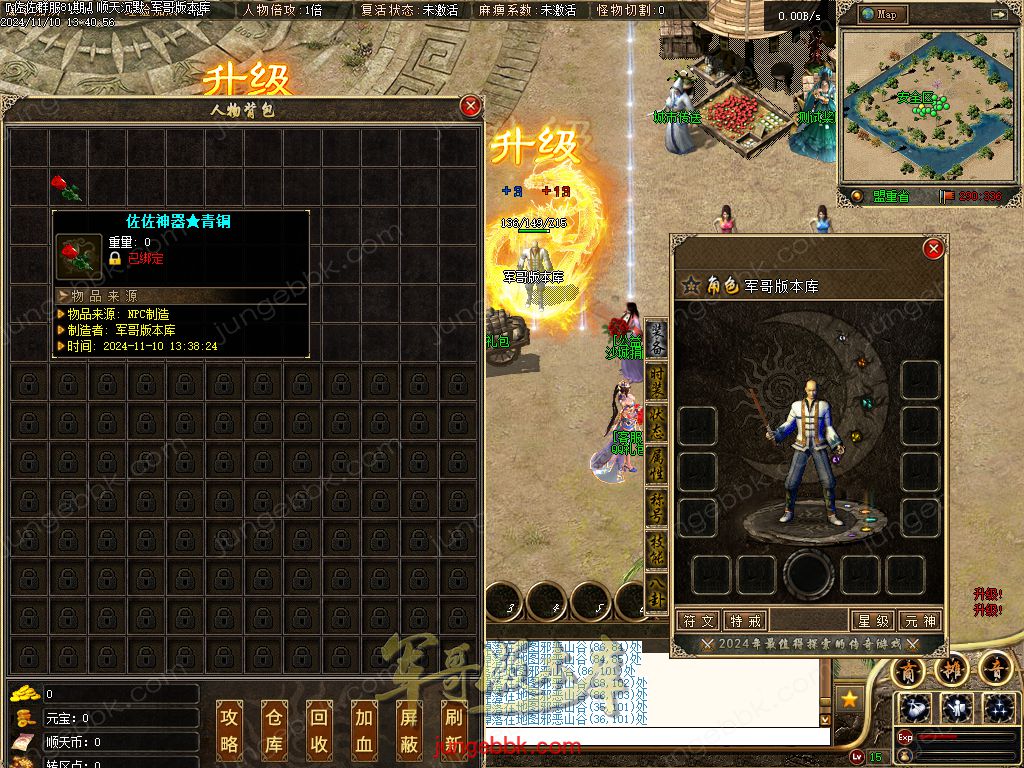Show the 属性 attributes tab
Screen dimensions: 1024x768
(x=657, y=464)
